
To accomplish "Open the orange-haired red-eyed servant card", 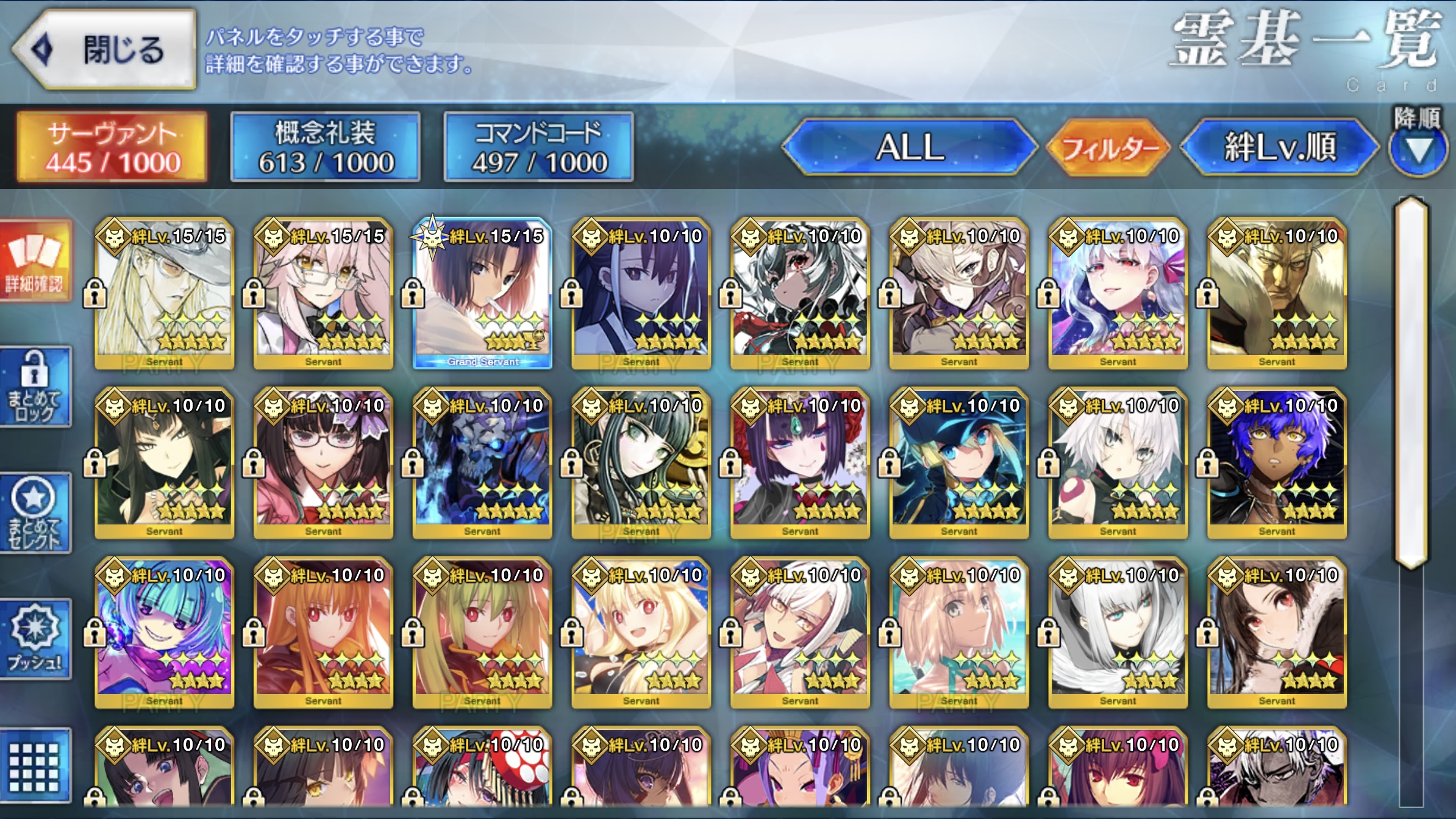I will pyautogui.click(x=323, y=633).
